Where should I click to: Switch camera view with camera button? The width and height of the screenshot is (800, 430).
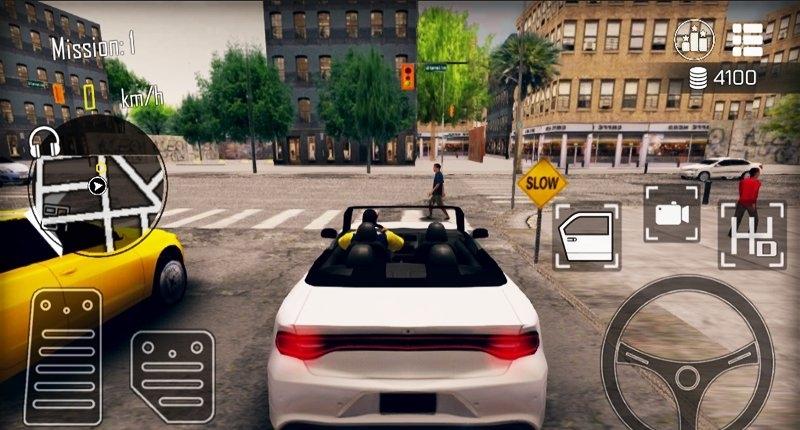coord(671,214)
